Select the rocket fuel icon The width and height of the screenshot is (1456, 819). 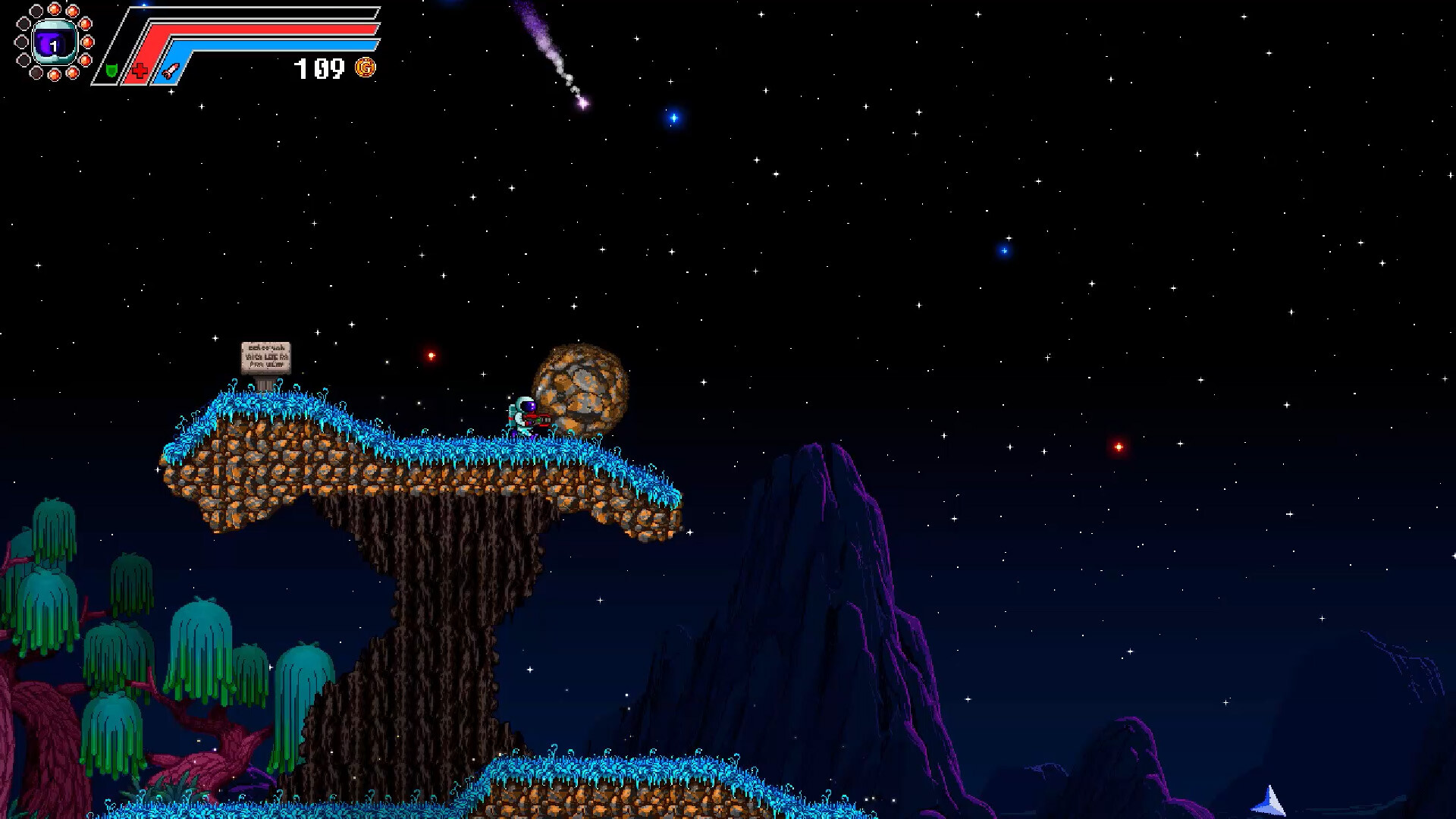[171, 71]
